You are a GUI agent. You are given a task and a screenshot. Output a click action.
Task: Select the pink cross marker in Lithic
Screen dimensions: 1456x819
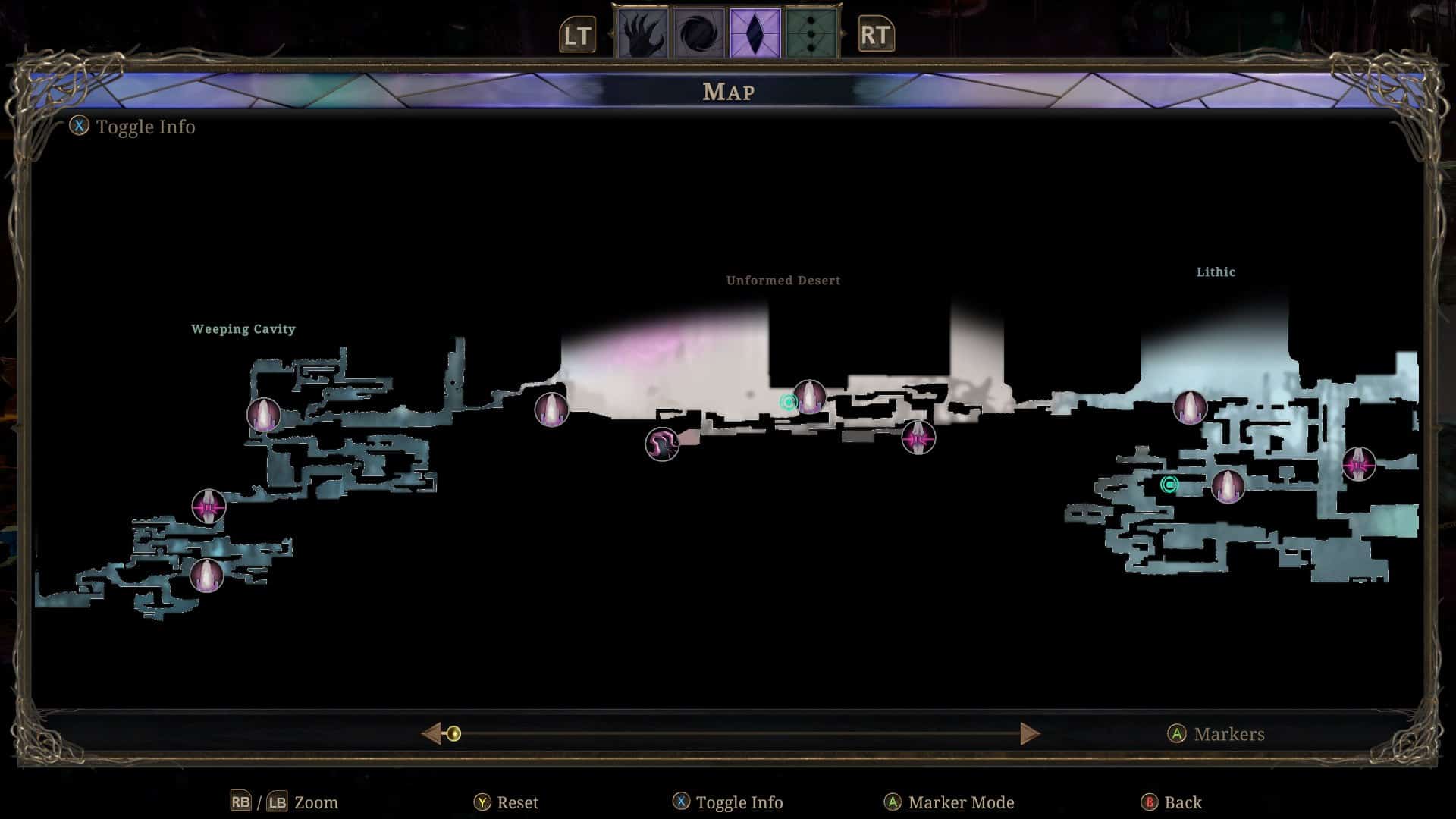[1358, 464]
